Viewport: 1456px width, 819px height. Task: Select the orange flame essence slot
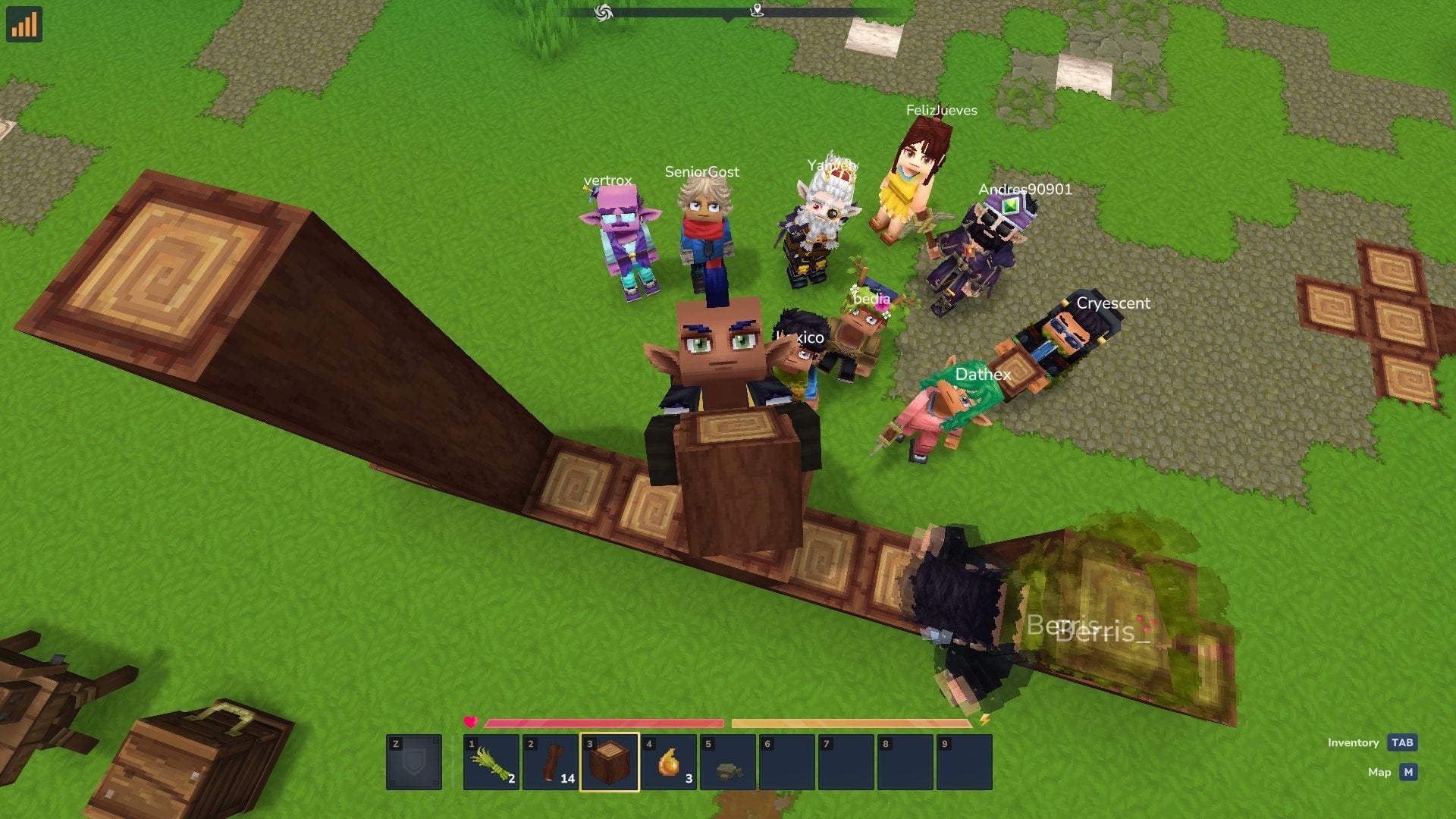click(669, 762)
